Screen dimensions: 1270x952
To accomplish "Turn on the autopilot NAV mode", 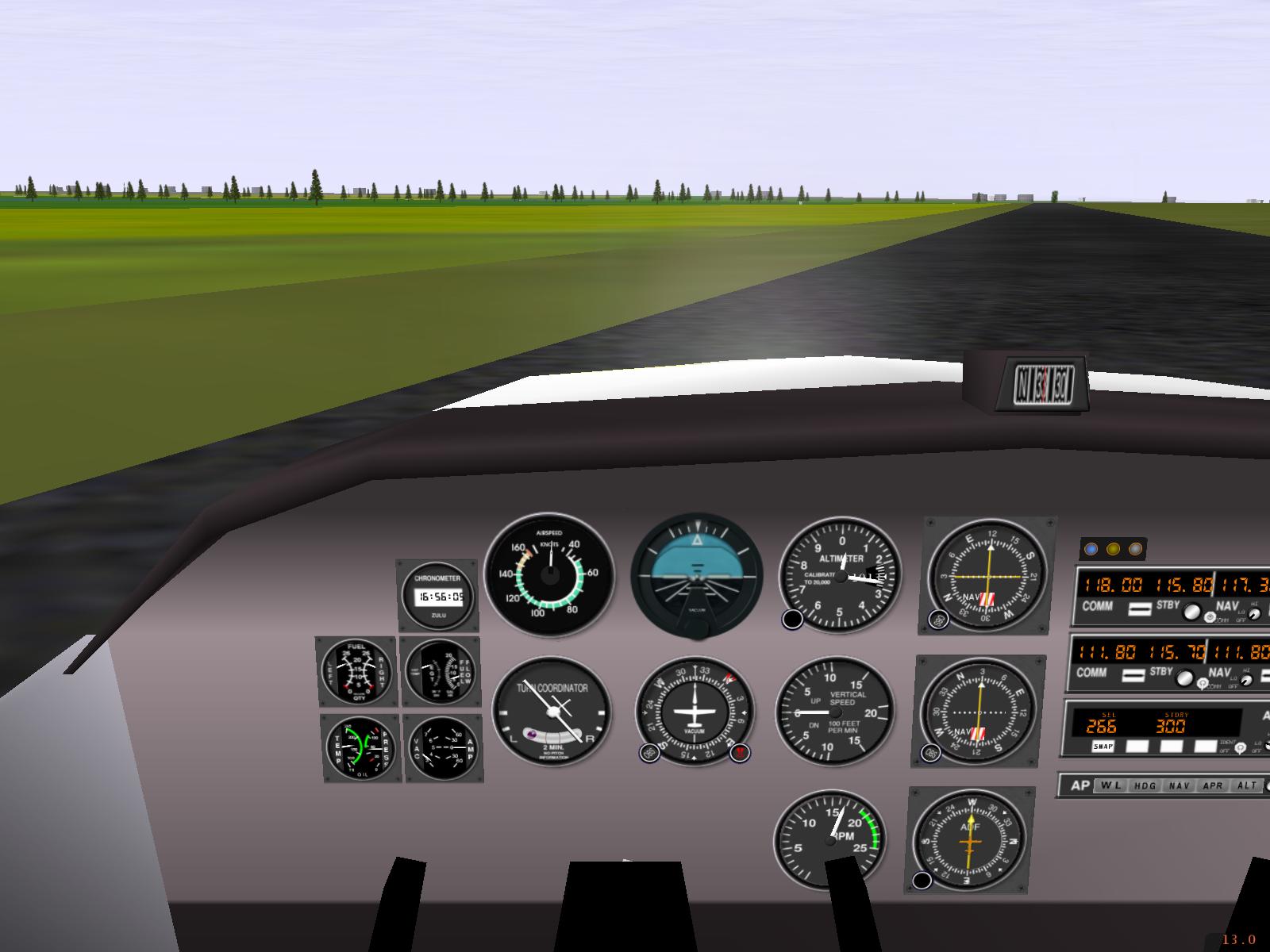I will pyautogui.click(x=1180, y=785).
